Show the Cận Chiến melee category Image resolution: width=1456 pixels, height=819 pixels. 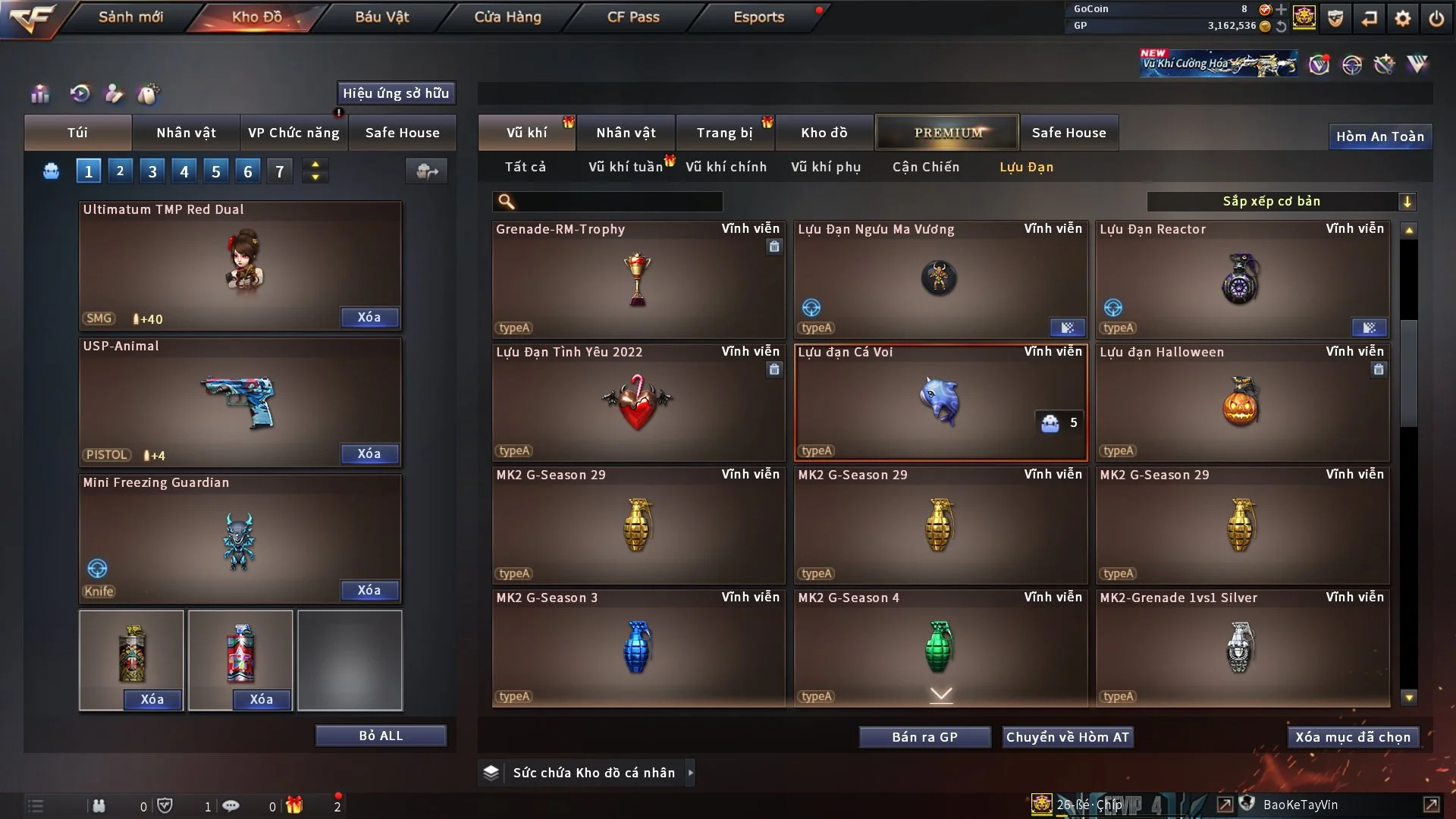(x=925, y=167)
